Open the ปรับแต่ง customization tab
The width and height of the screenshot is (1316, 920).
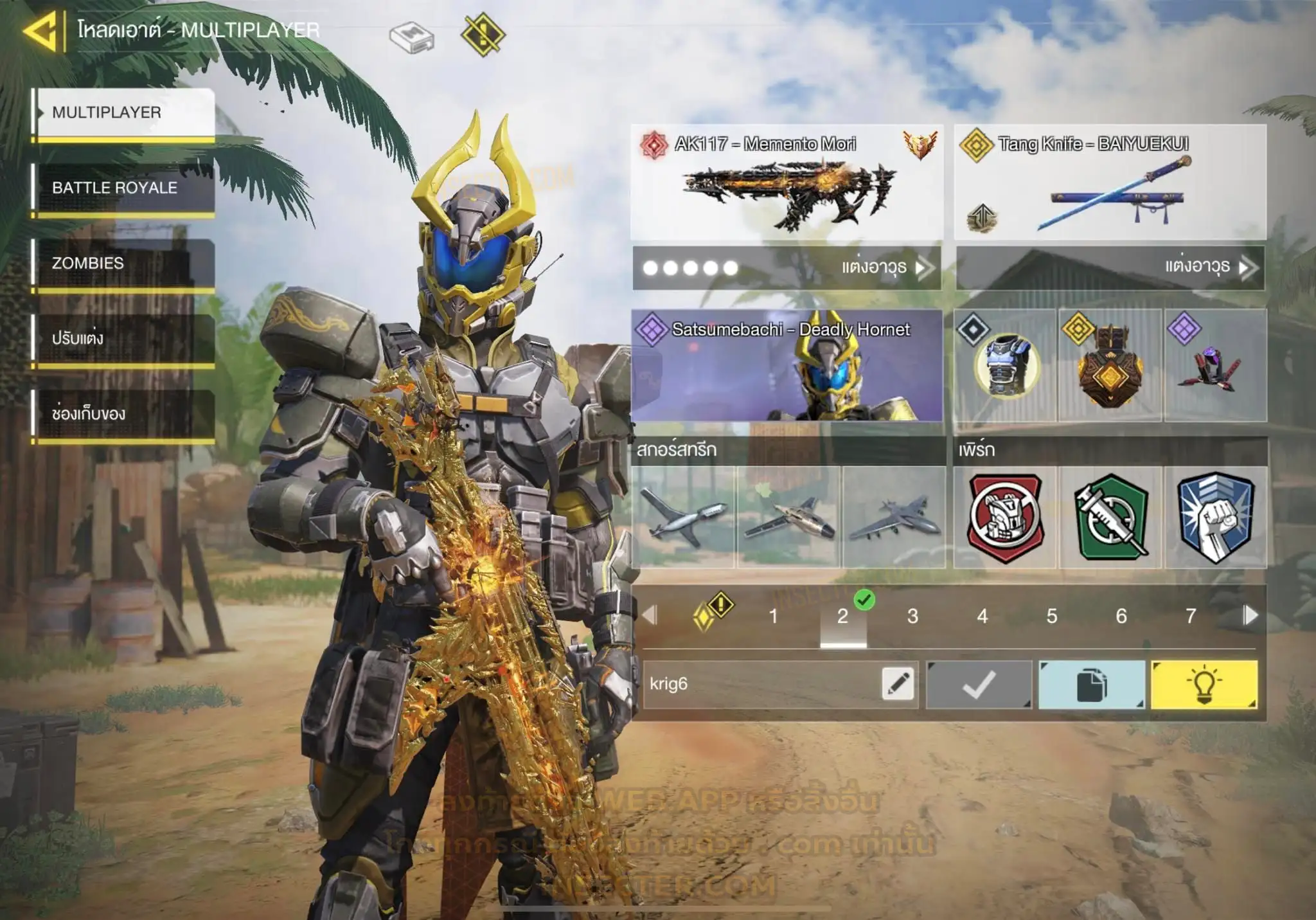(x=123, y=338)
